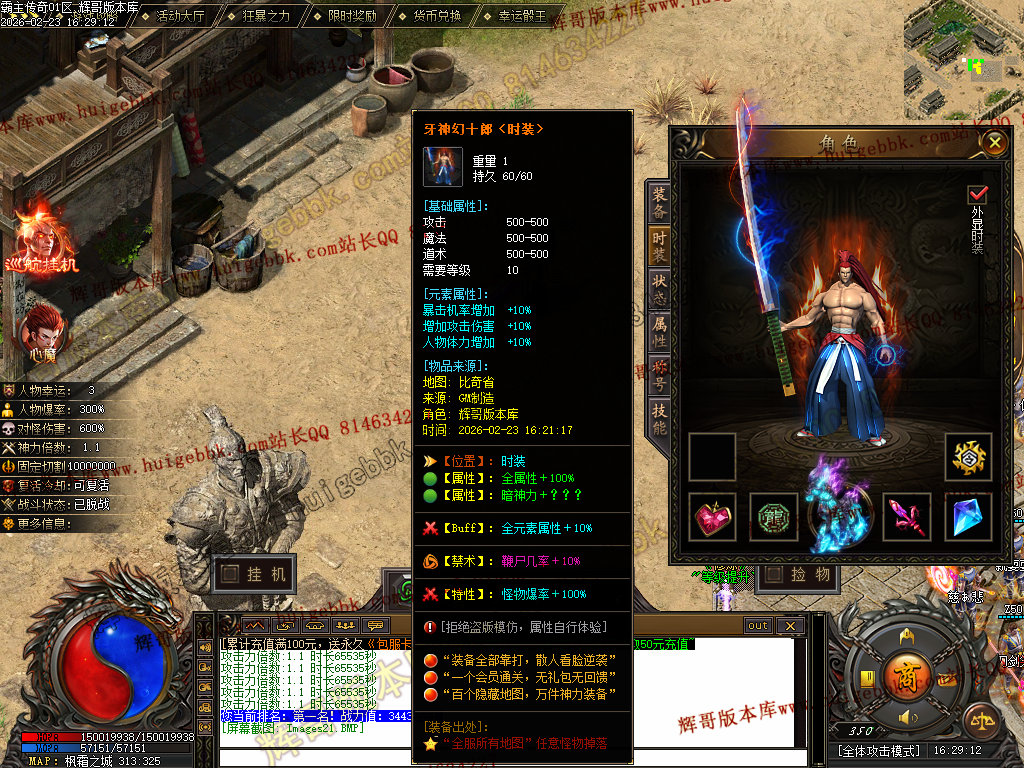Switch to the 装备 equipment tab
Viewport: 1024px width, 768px height.
tap(659, 203)
